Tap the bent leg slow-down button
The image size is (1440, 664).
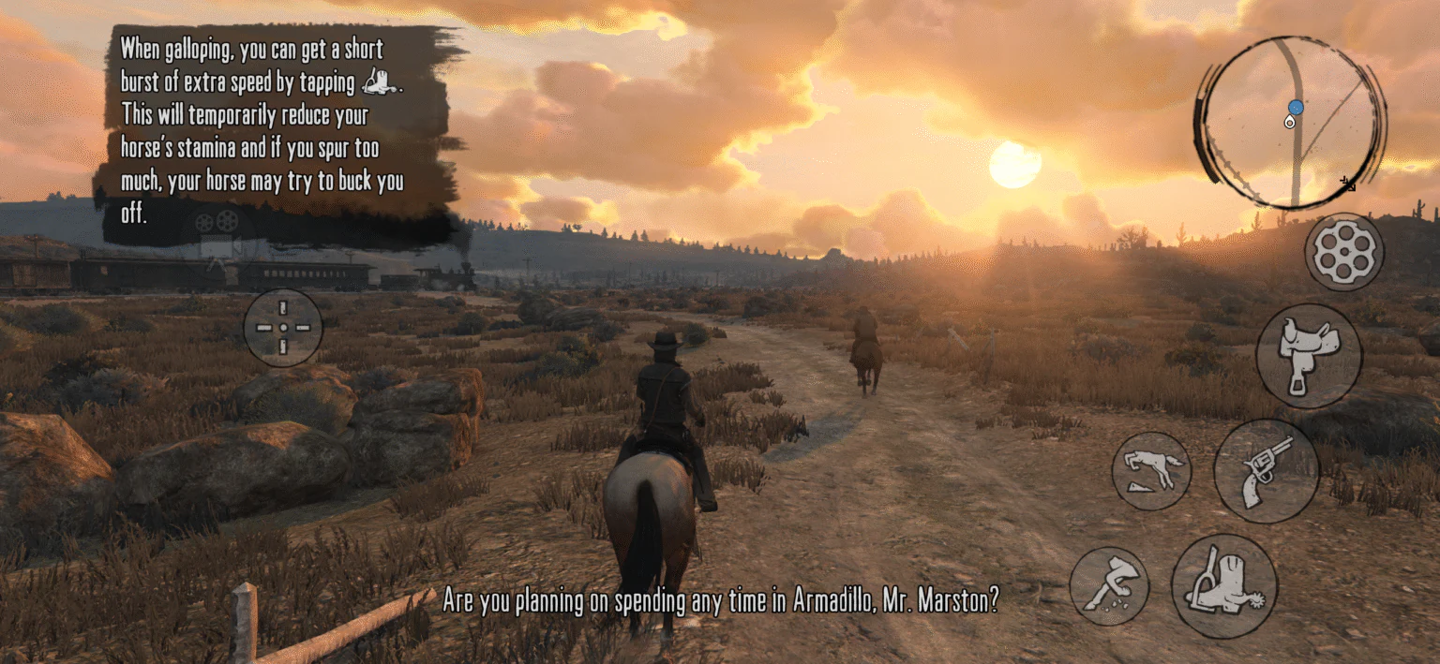point(1109,586)
